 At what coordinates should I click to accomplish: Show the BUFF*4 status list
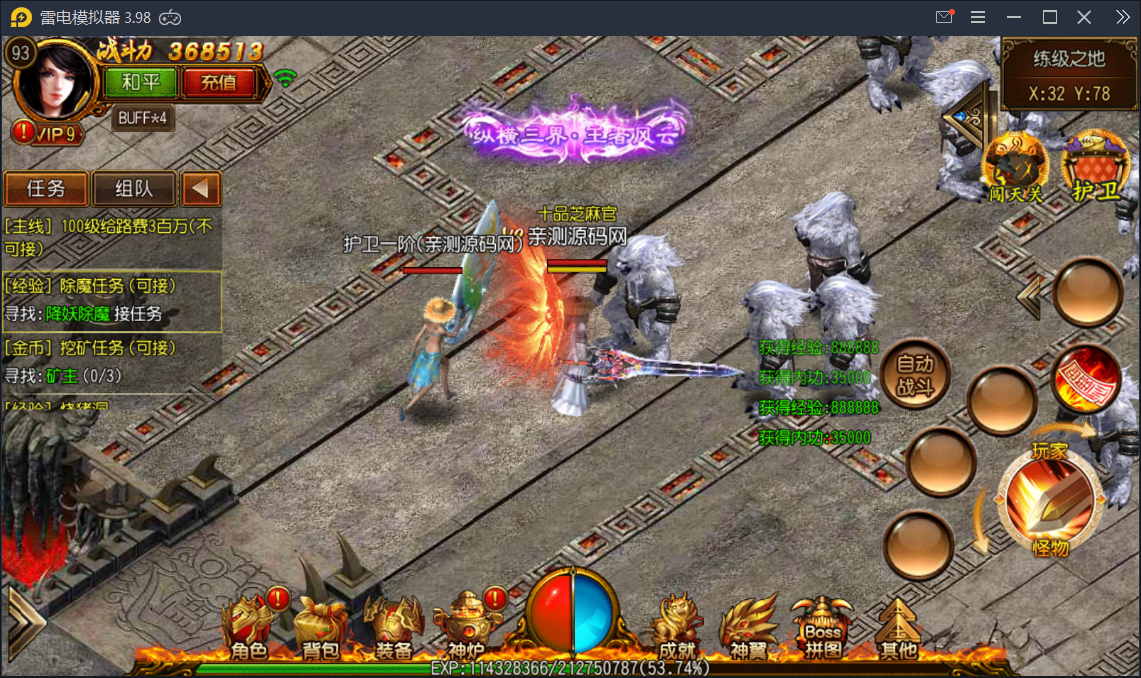click(x=144, y=118)
